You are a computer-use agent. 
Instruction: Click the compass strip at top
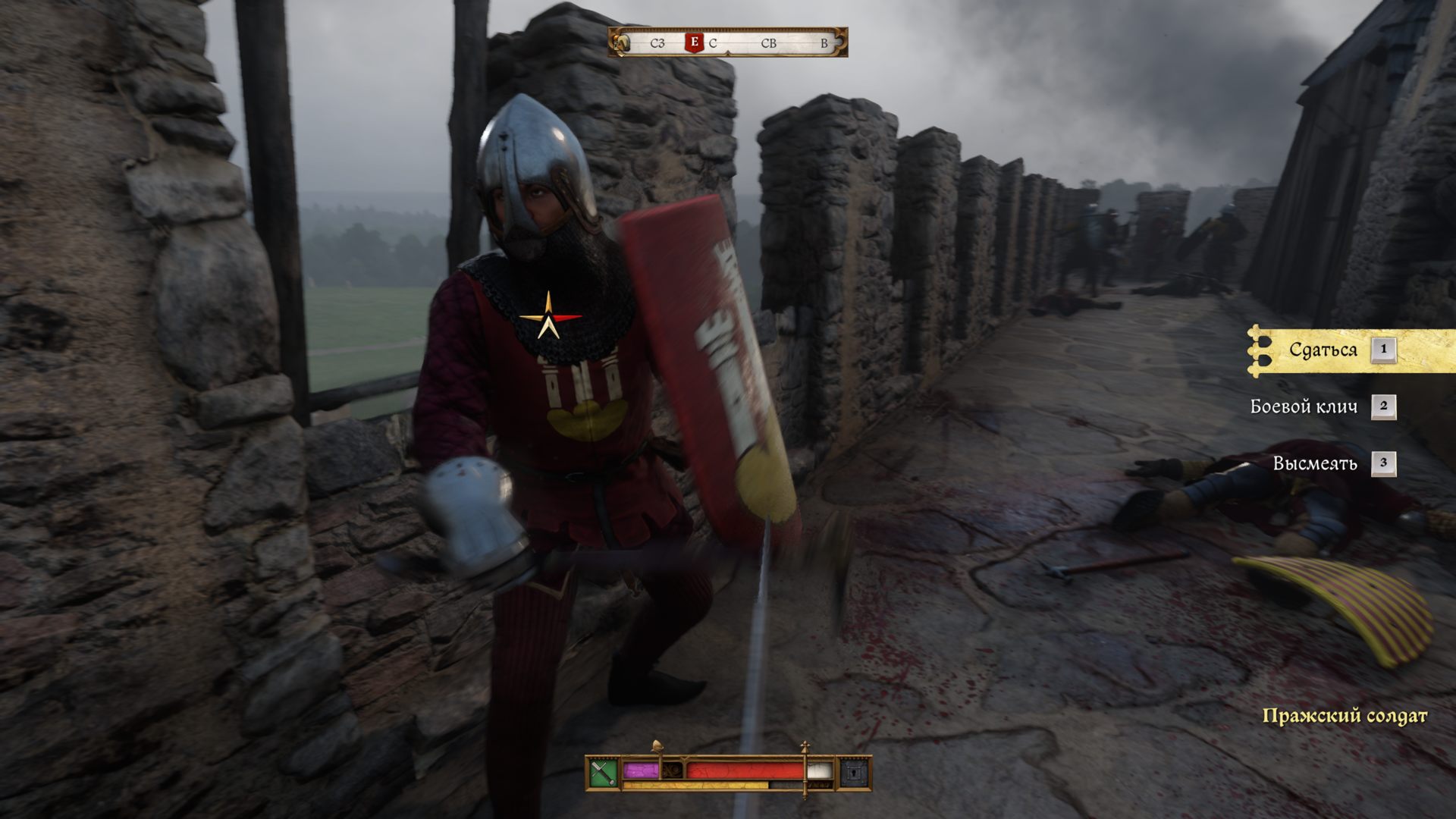coord(728,43)
